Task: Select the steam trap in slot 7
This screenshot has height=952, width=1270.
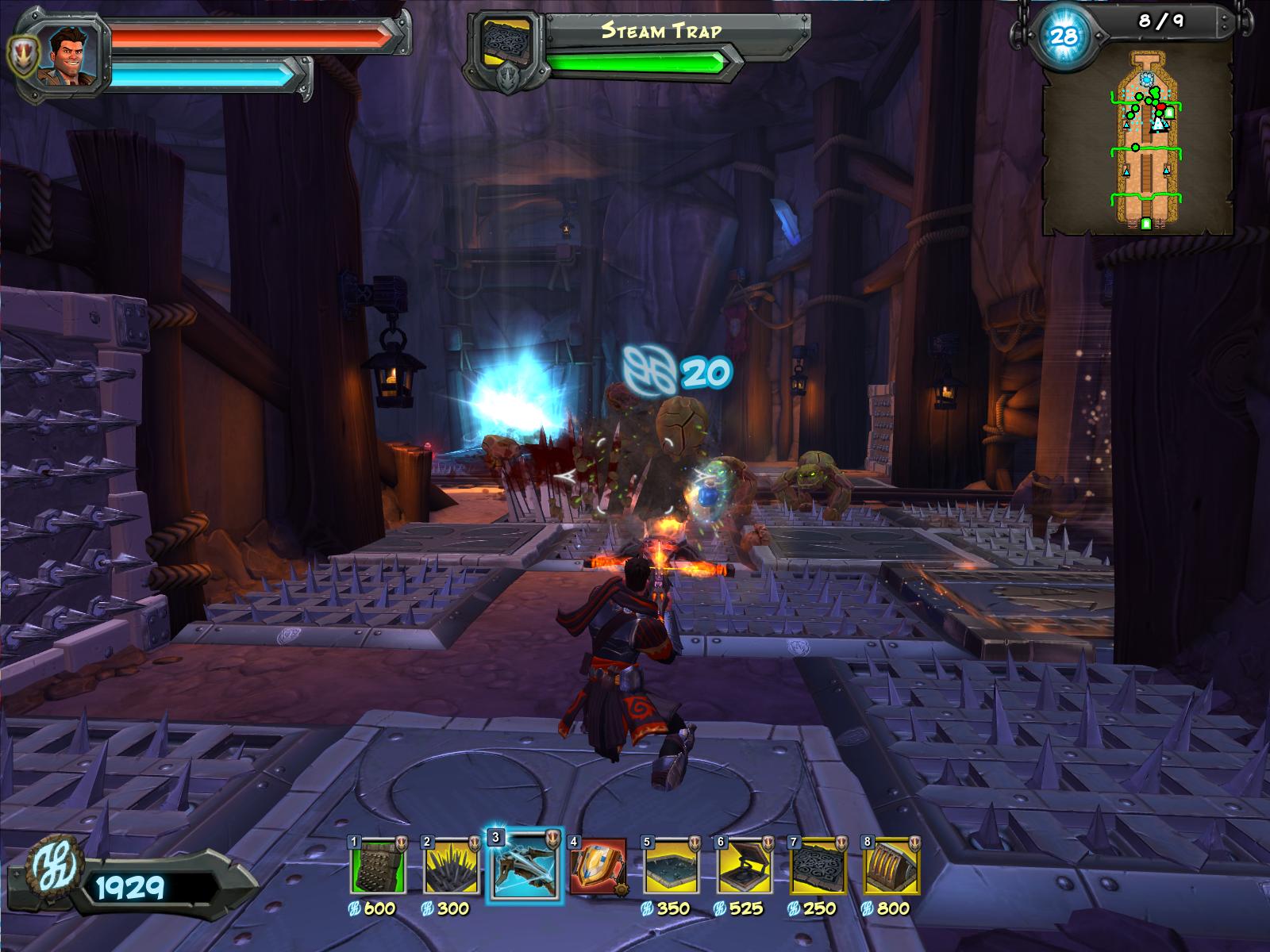Action: (x=817, y=866)
